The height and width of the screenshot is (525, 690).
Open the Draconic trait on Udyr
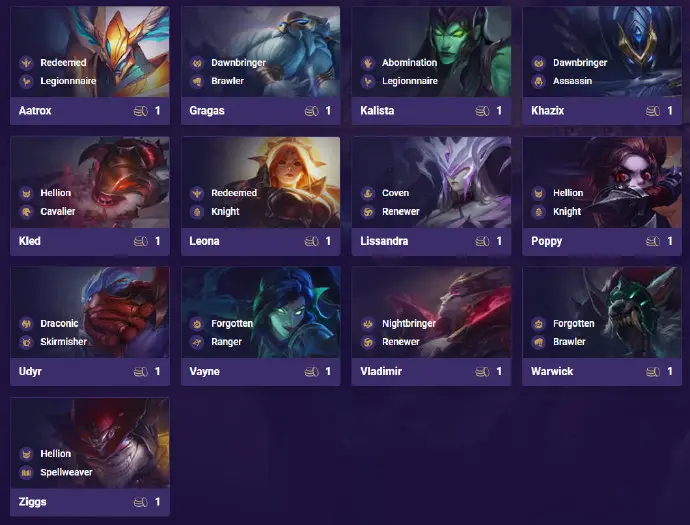click(61, 323)
